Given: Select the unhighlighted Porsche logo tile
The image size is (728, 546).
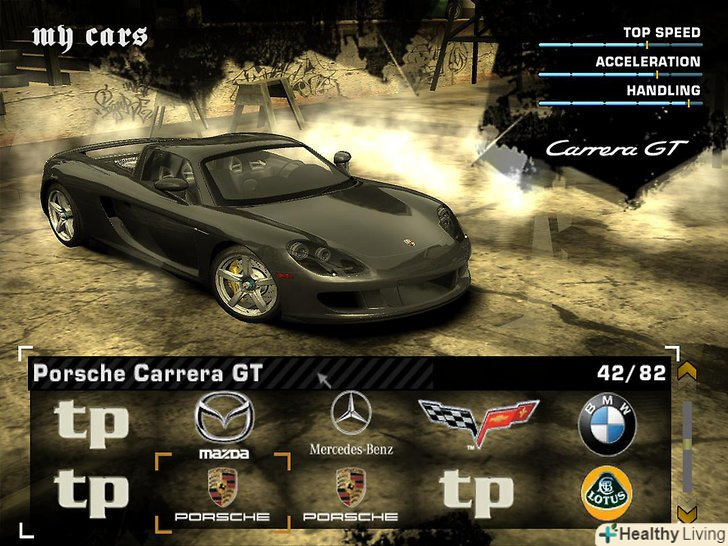Looking at the screenshot, I should coord(350,493).
